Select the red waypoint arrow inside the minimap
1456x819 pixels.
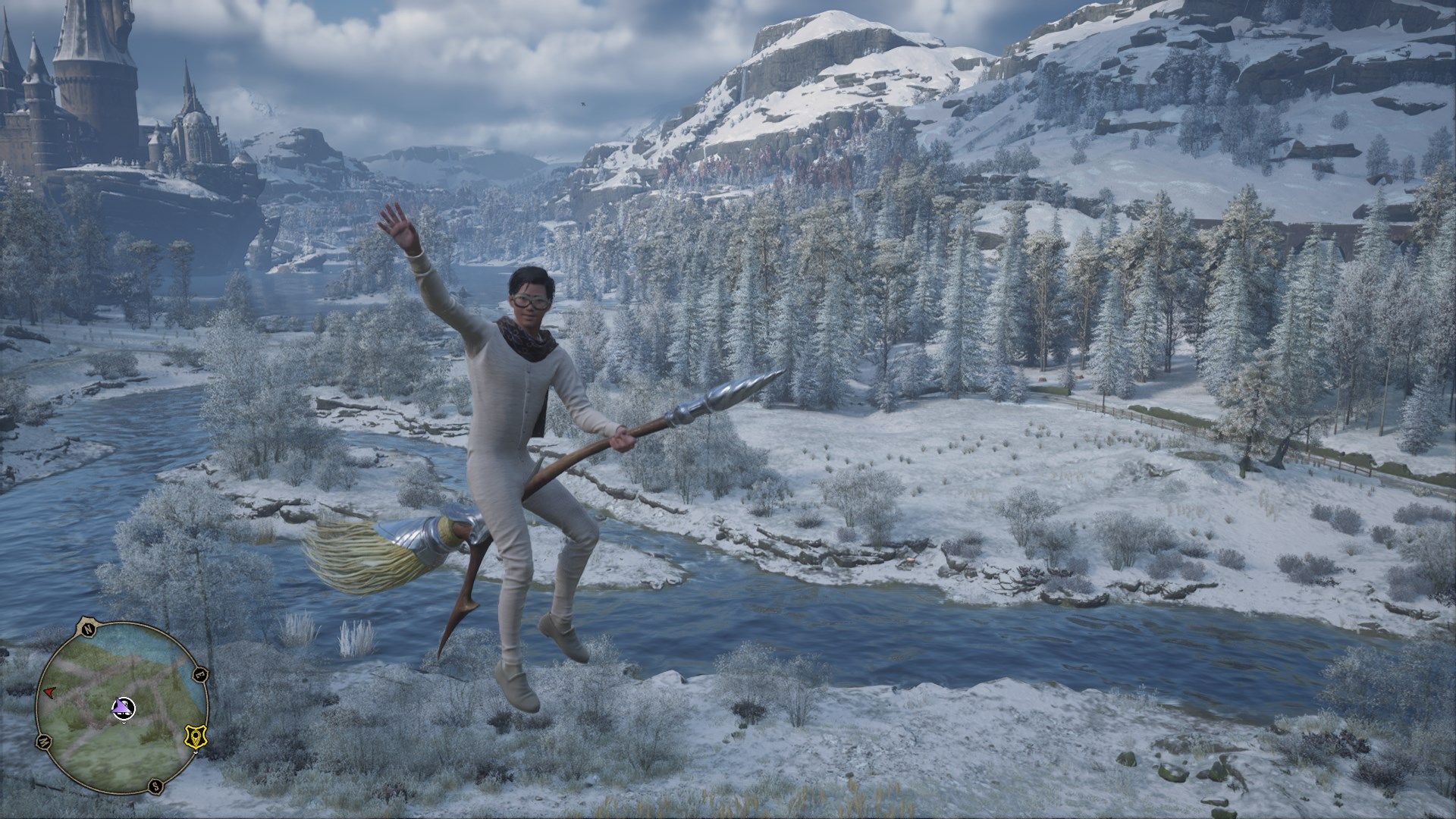[x=49, y=692]
